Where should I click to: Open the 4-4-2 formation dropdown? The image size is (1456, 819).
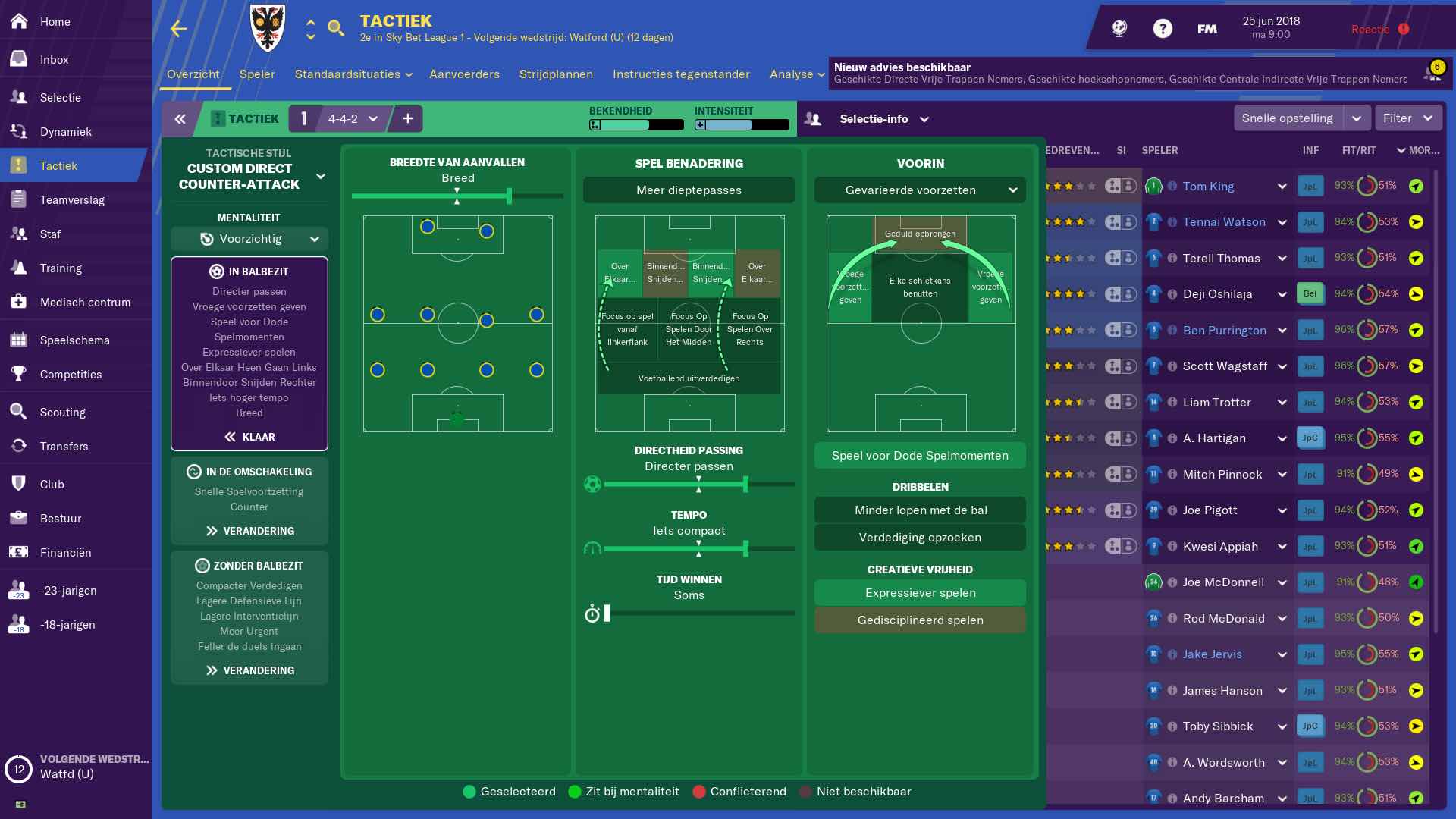353,119
